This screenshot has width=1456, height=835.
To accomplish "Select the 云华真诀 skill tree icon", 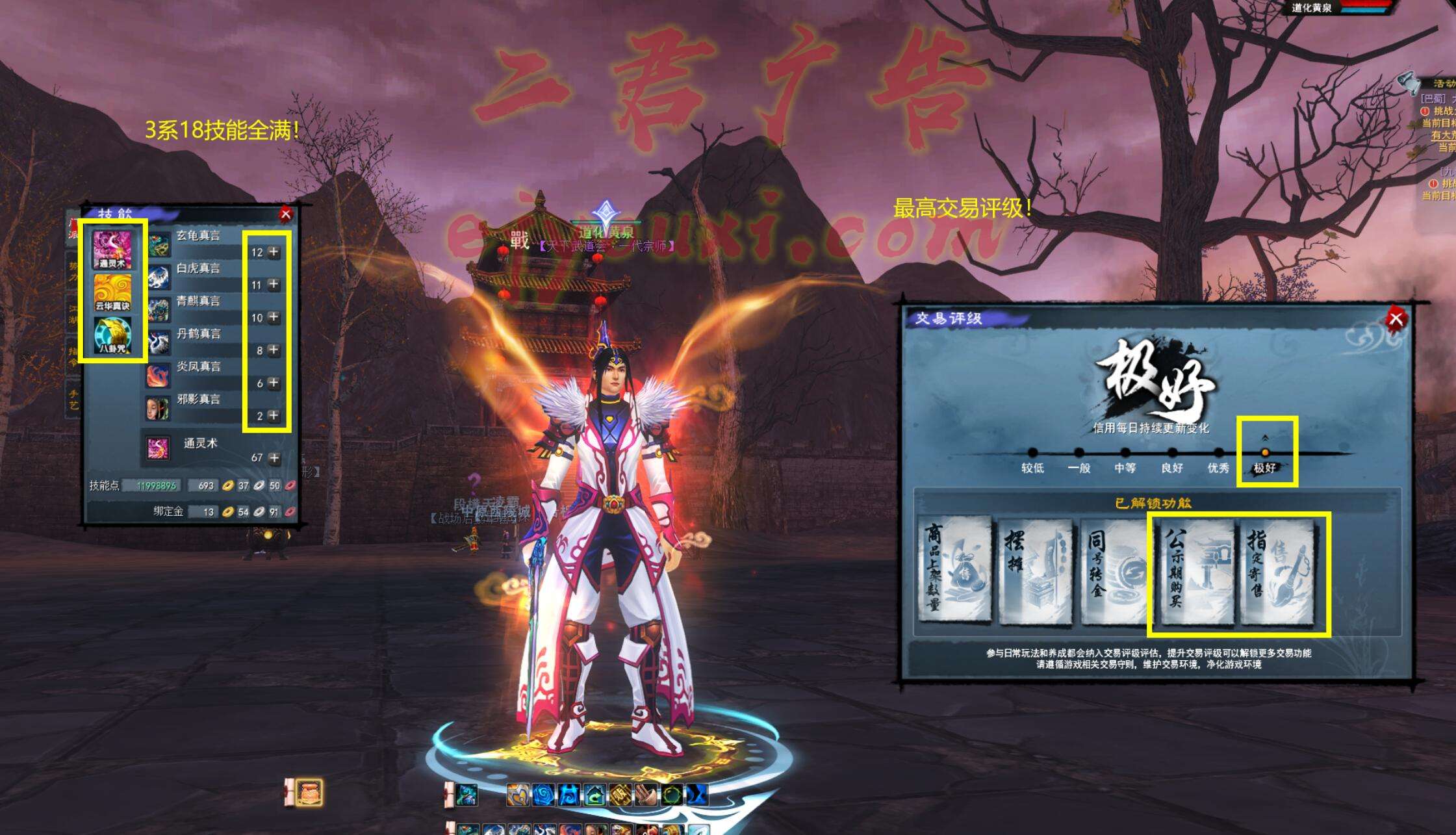I will pos(112,292).
